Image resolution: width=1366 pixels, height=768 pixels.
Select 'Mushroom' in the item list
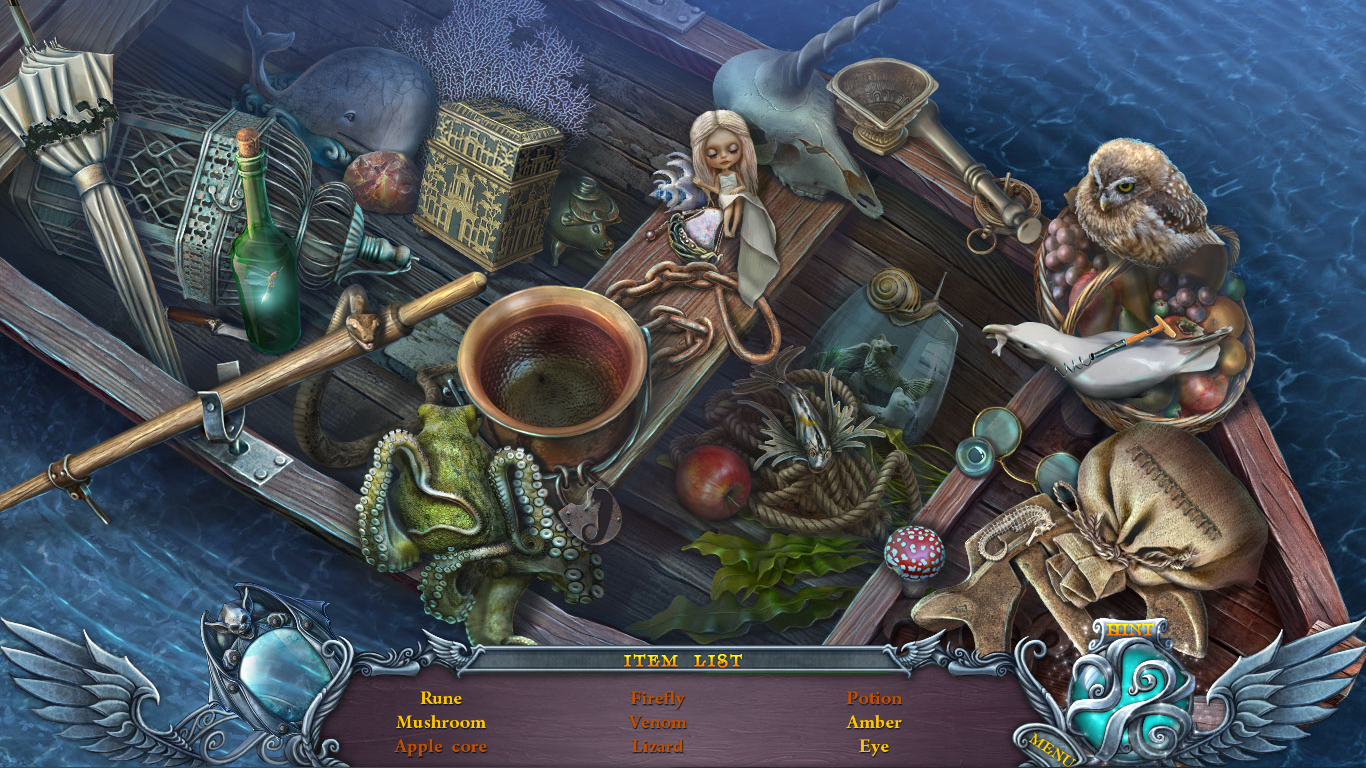coord(440,722)
